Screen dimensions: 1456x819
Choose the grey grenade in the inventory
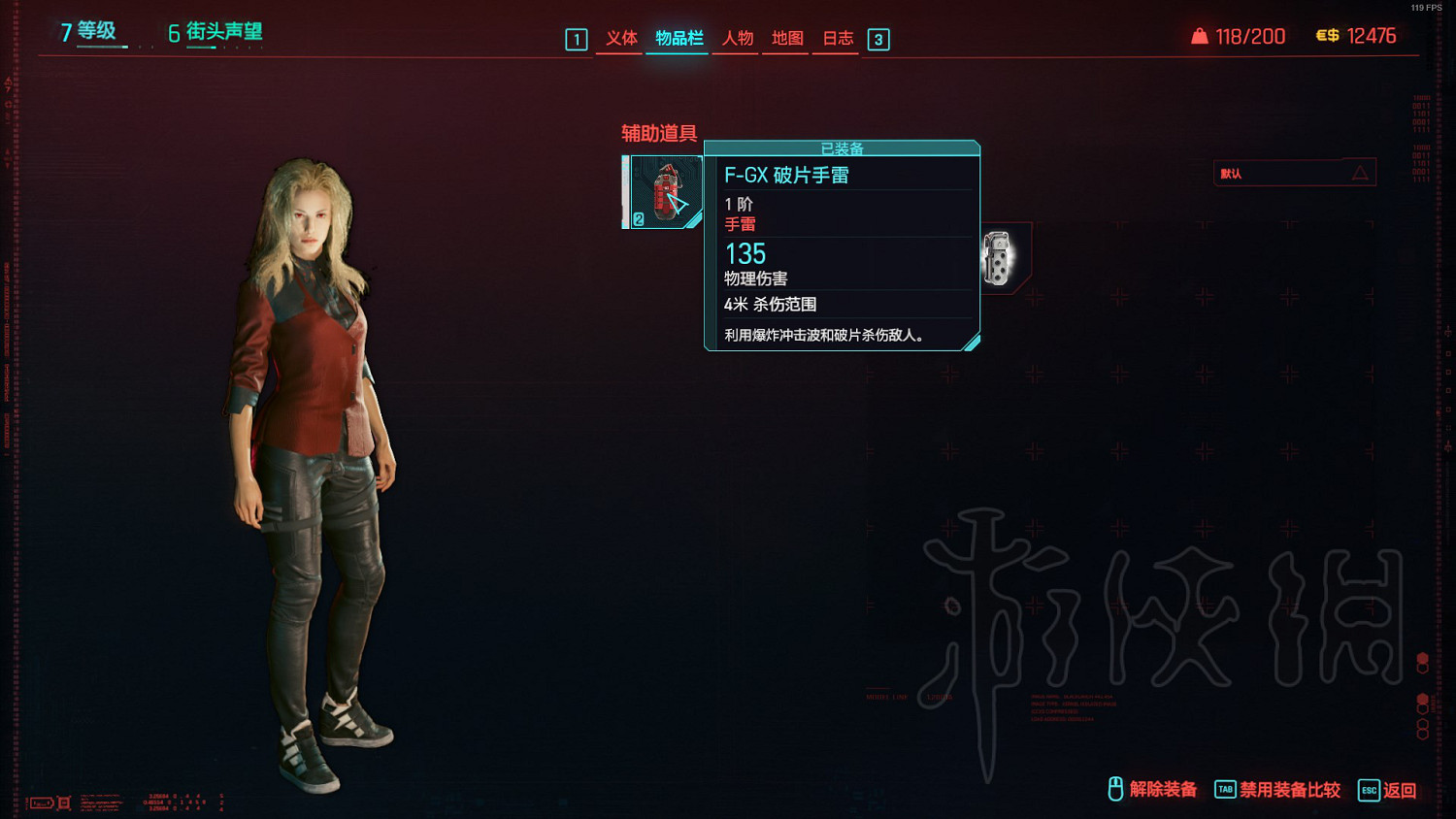998,258
